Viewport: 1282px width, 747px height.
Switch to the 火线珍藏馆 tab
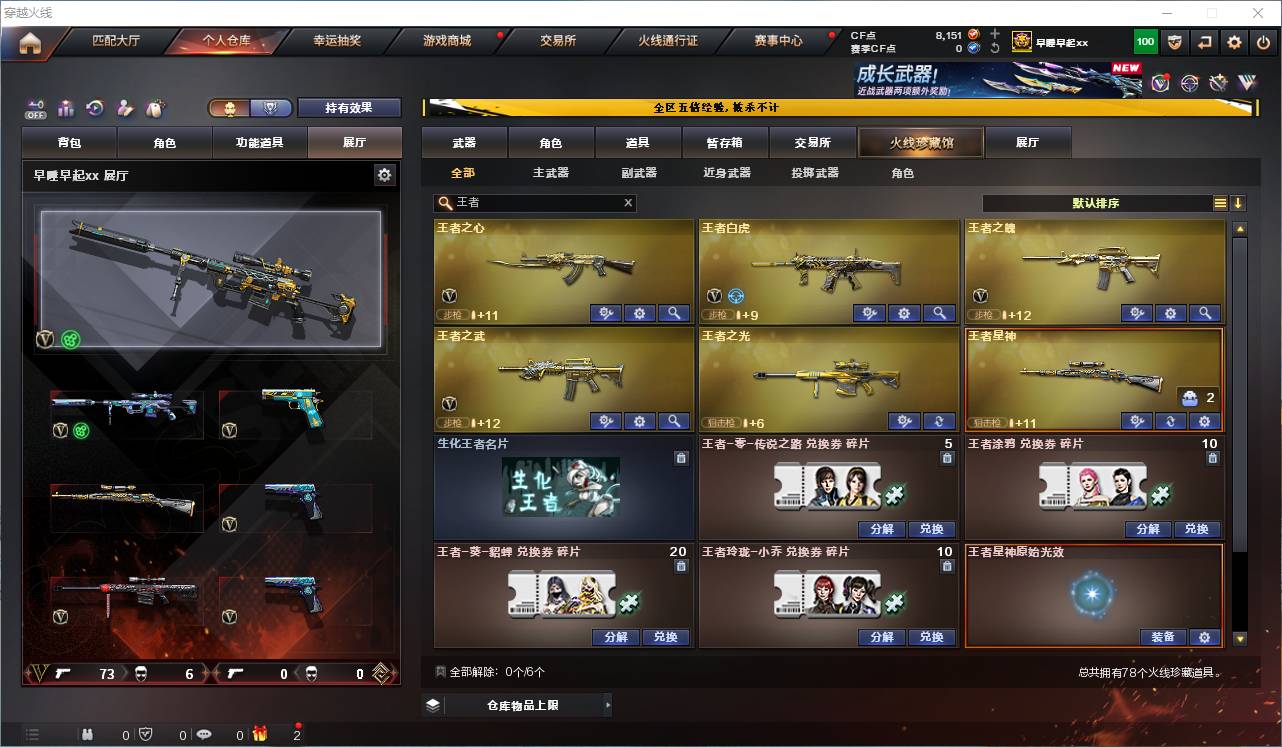pyautogui.click(x=919, y=142)
